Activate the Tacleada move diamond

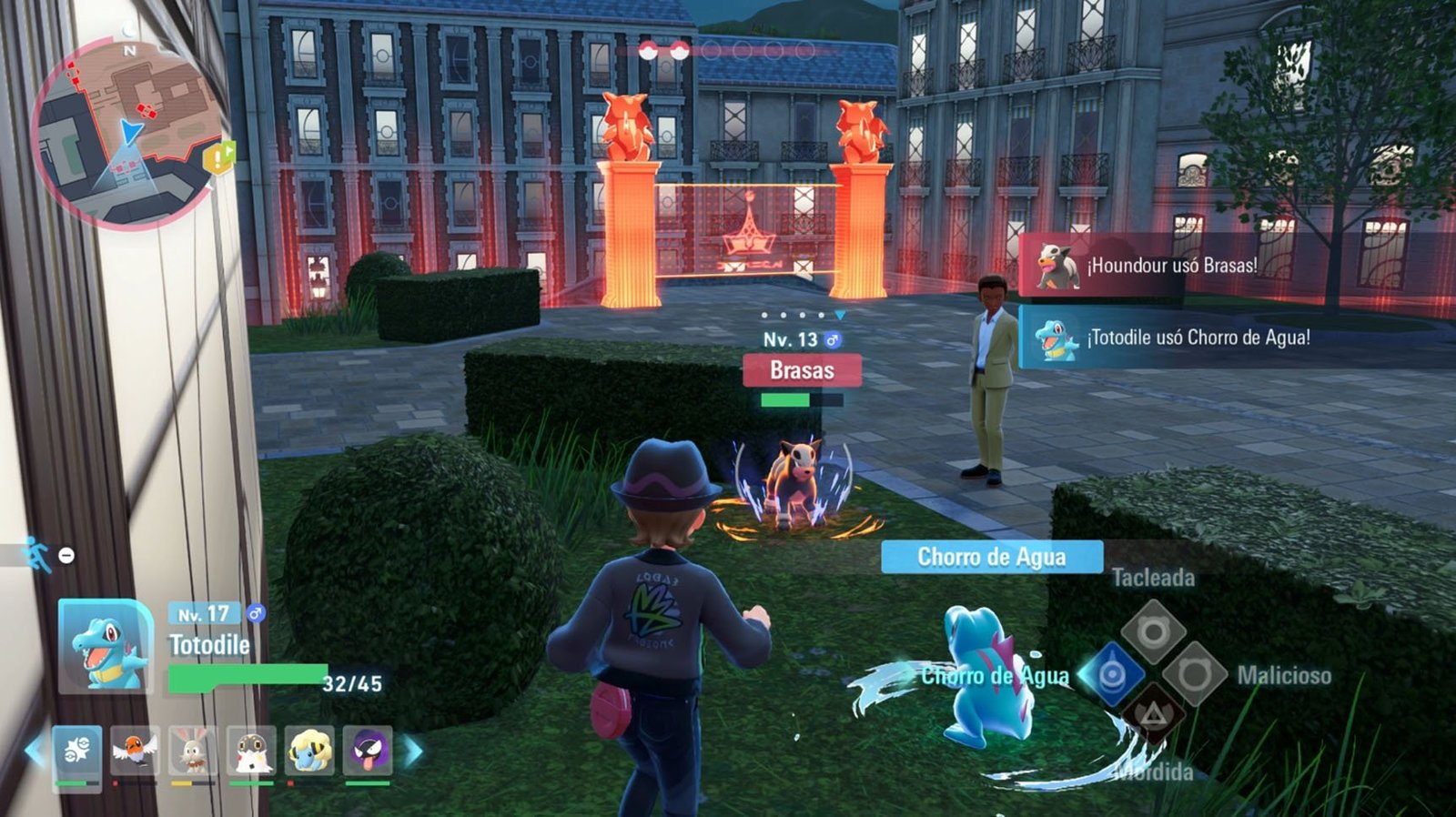click(x=1153, y=632)
